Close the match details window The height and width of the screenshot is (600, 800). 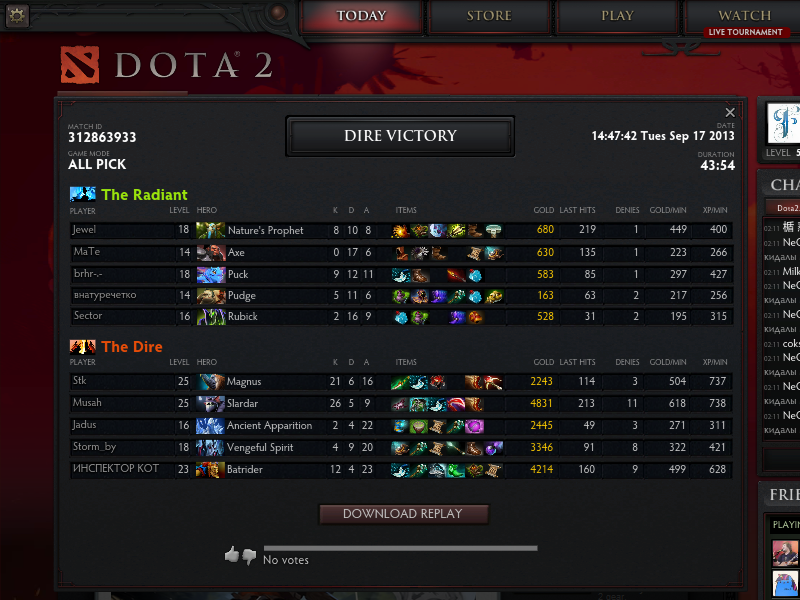(x=730, y=113)
